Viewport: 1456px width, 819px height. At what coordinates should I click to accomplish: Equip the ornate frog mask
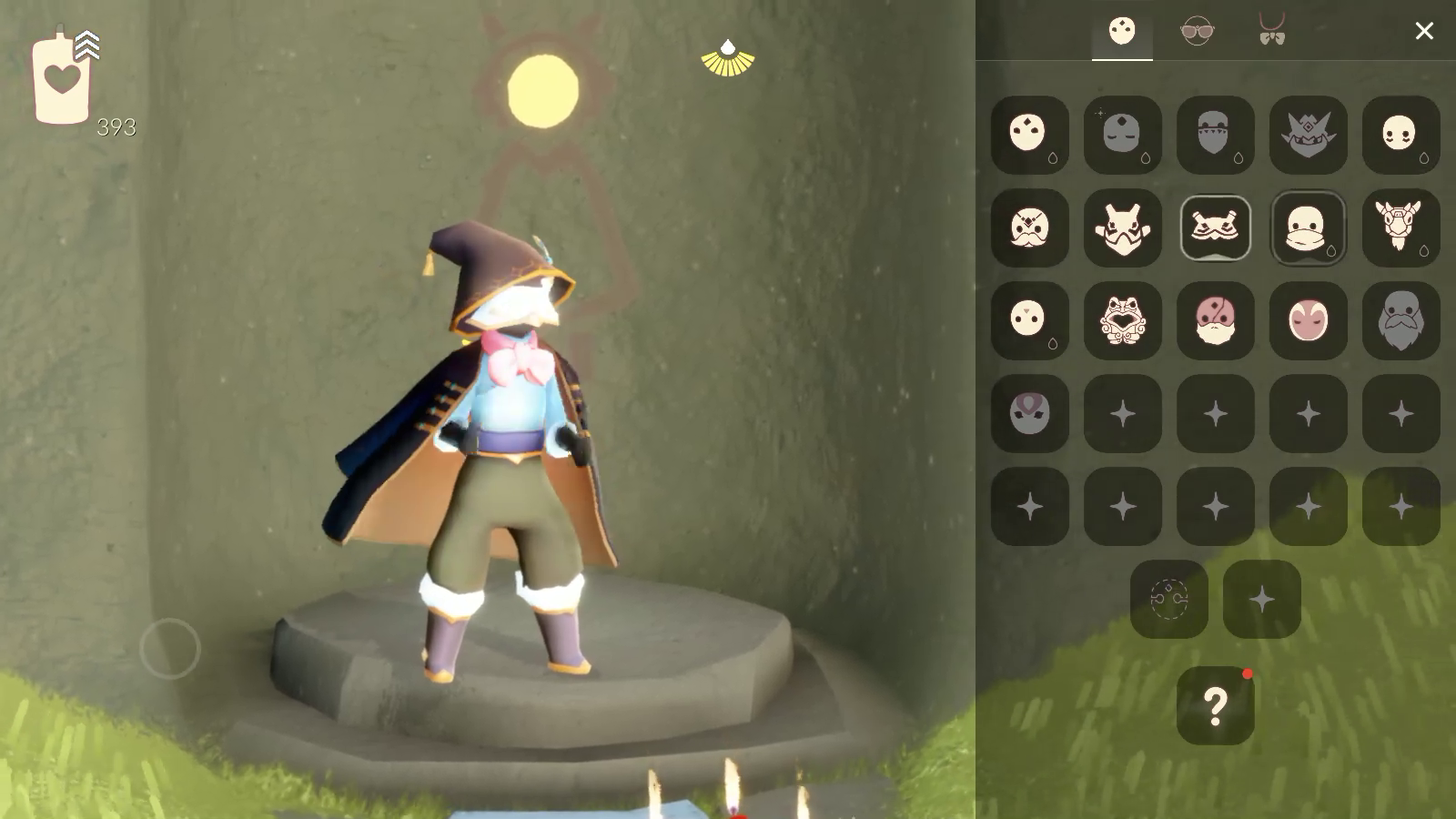pos(1122,320)
